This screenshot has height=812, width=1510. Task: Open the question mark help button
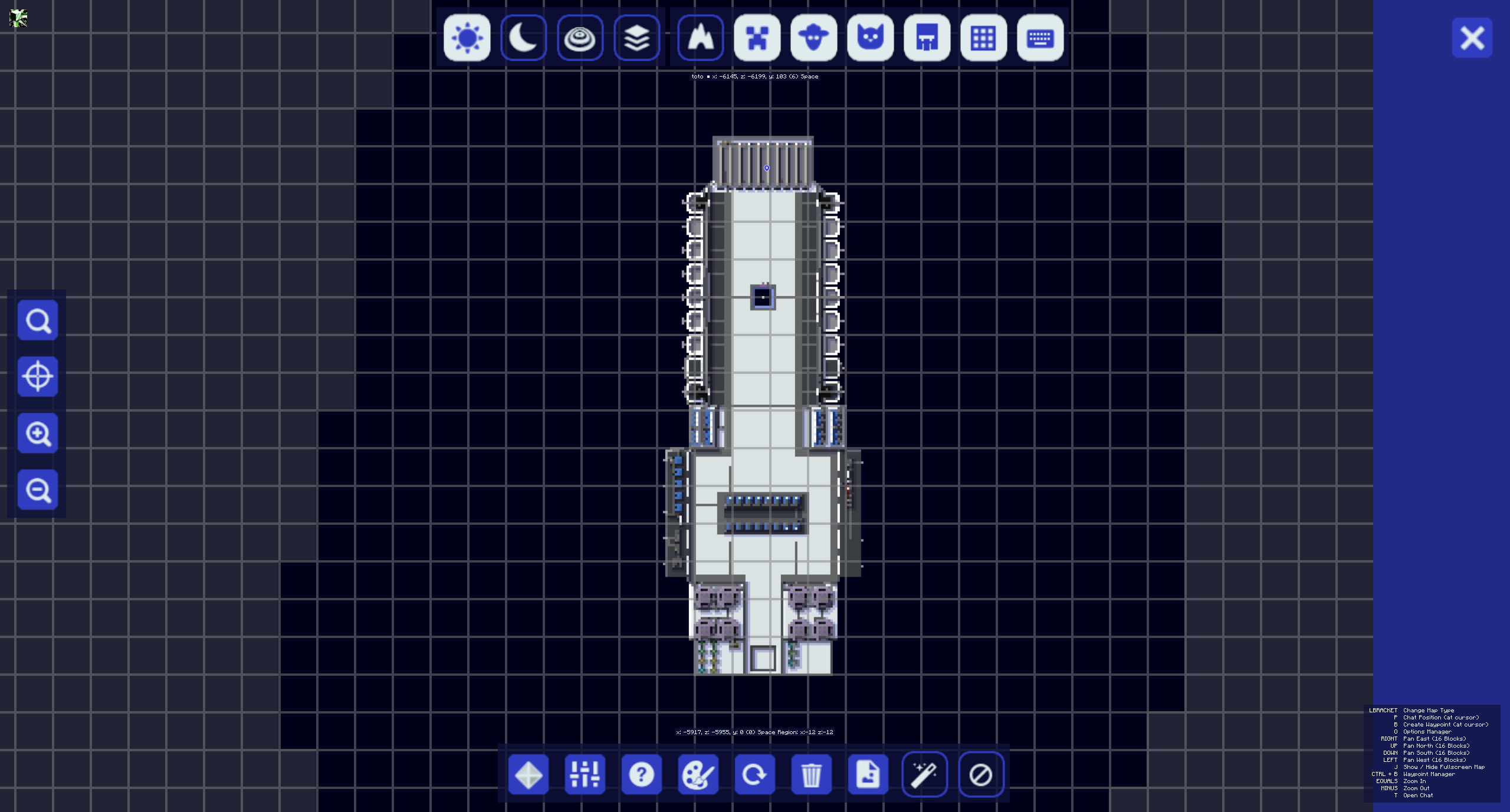(641, 774)
